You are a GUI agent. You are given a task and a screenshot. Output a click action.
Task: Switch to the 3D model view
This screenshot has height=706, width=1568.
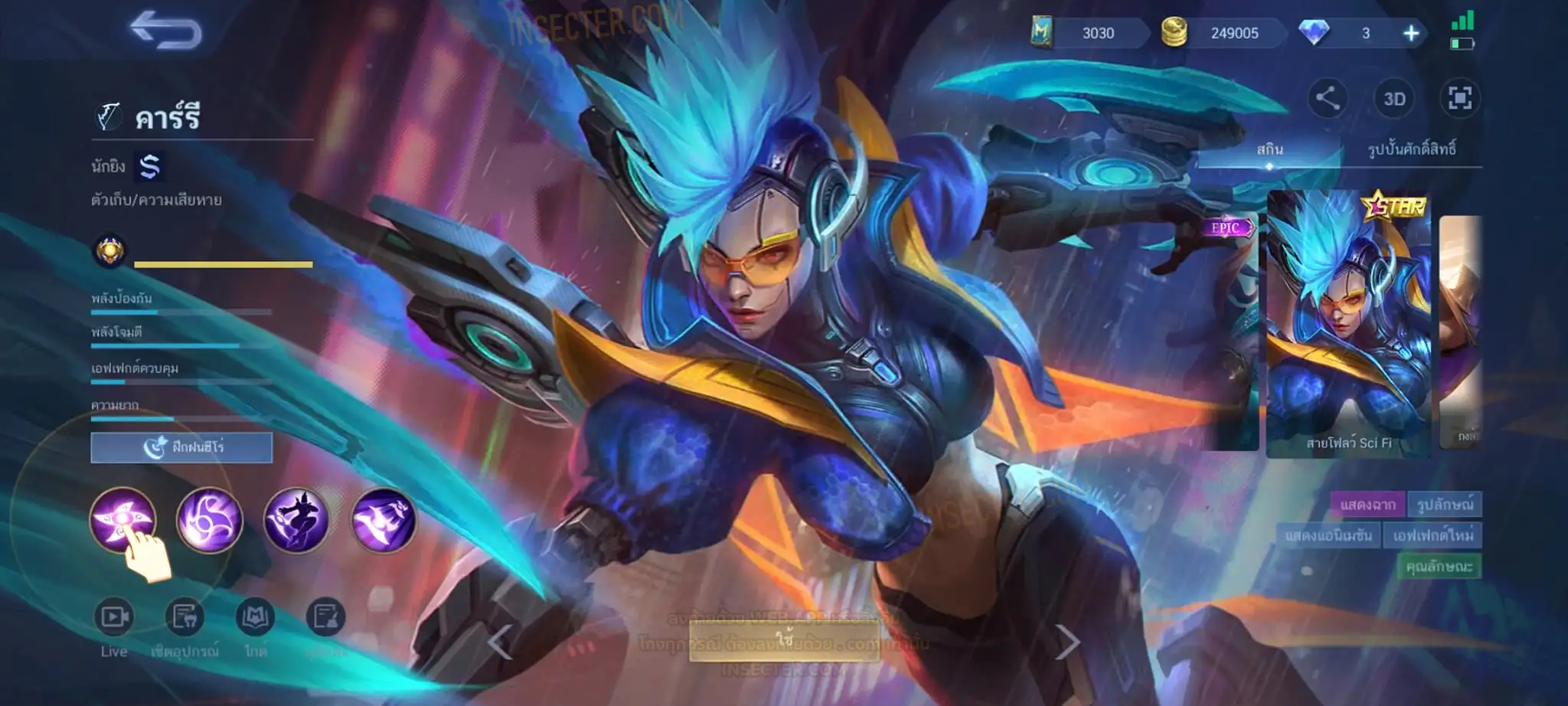1393,99
